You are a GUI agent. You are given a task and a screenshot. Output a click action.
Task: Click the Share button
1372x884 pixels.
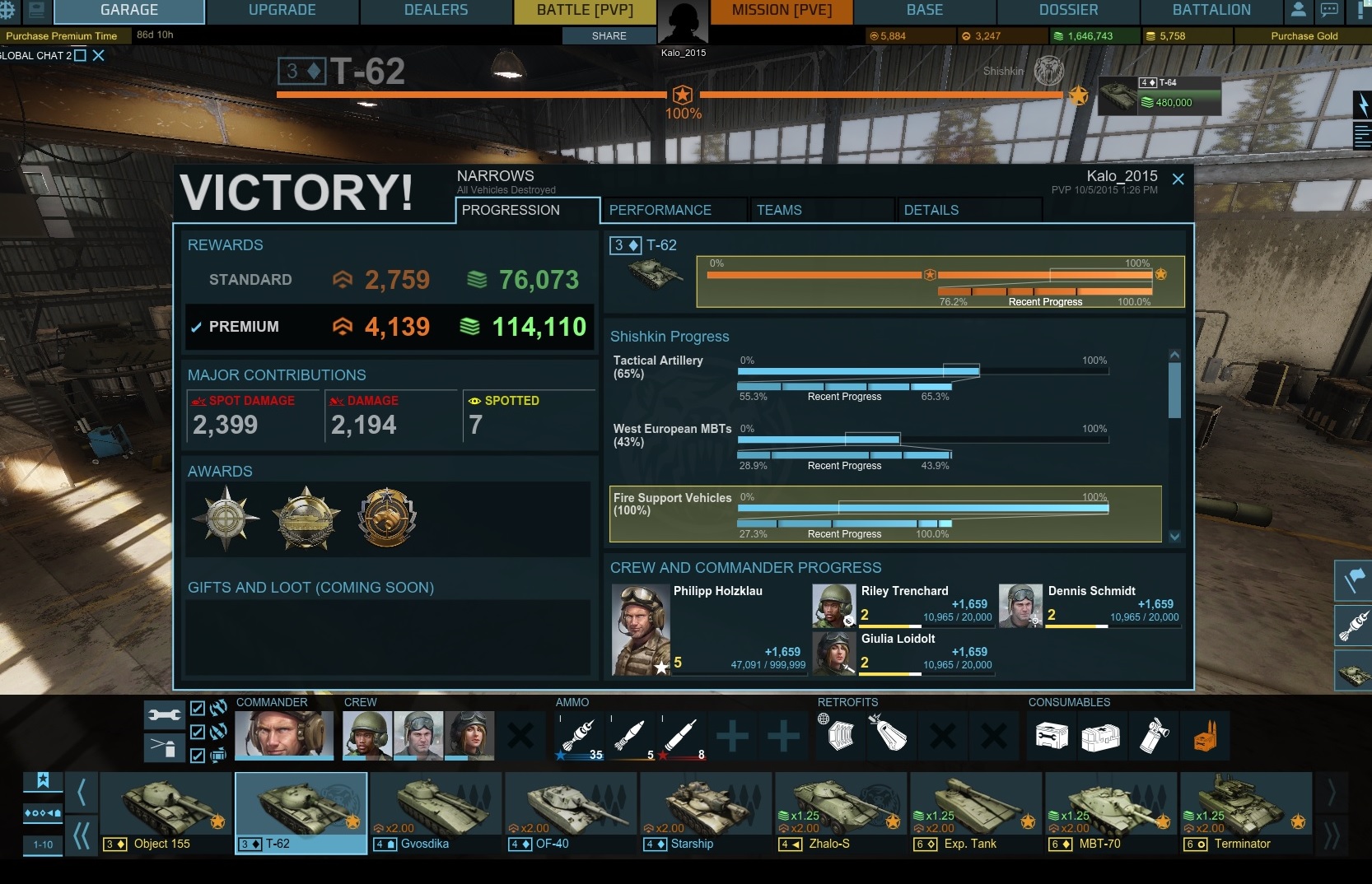point(609,36)
